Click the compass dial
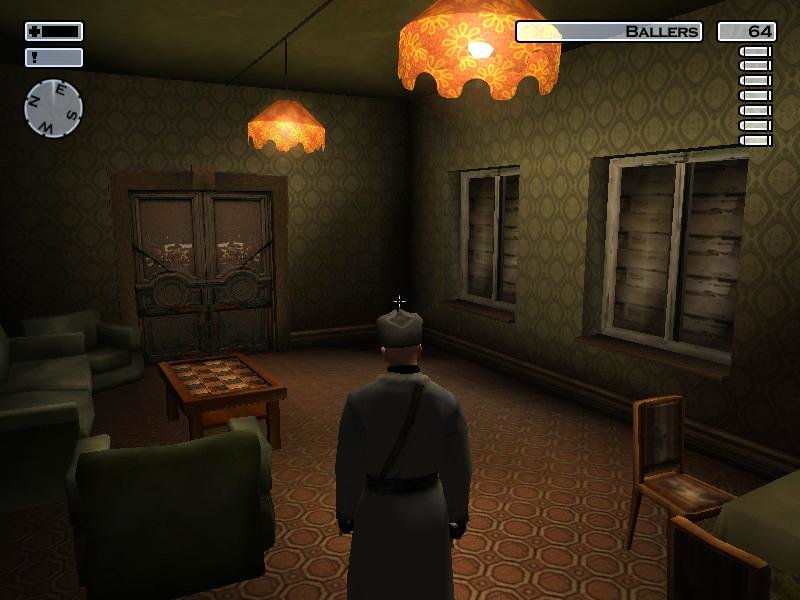The image size is (800, 600). [x=53, y=108]
